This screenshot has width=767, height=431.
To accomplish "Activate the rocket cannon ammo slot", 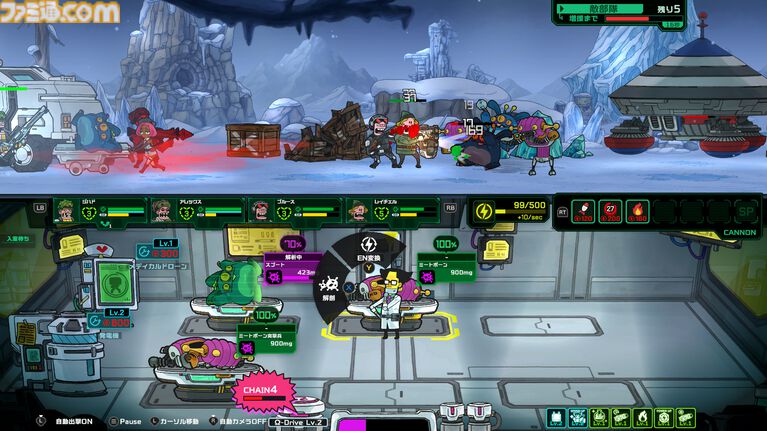I will point(586,211).
